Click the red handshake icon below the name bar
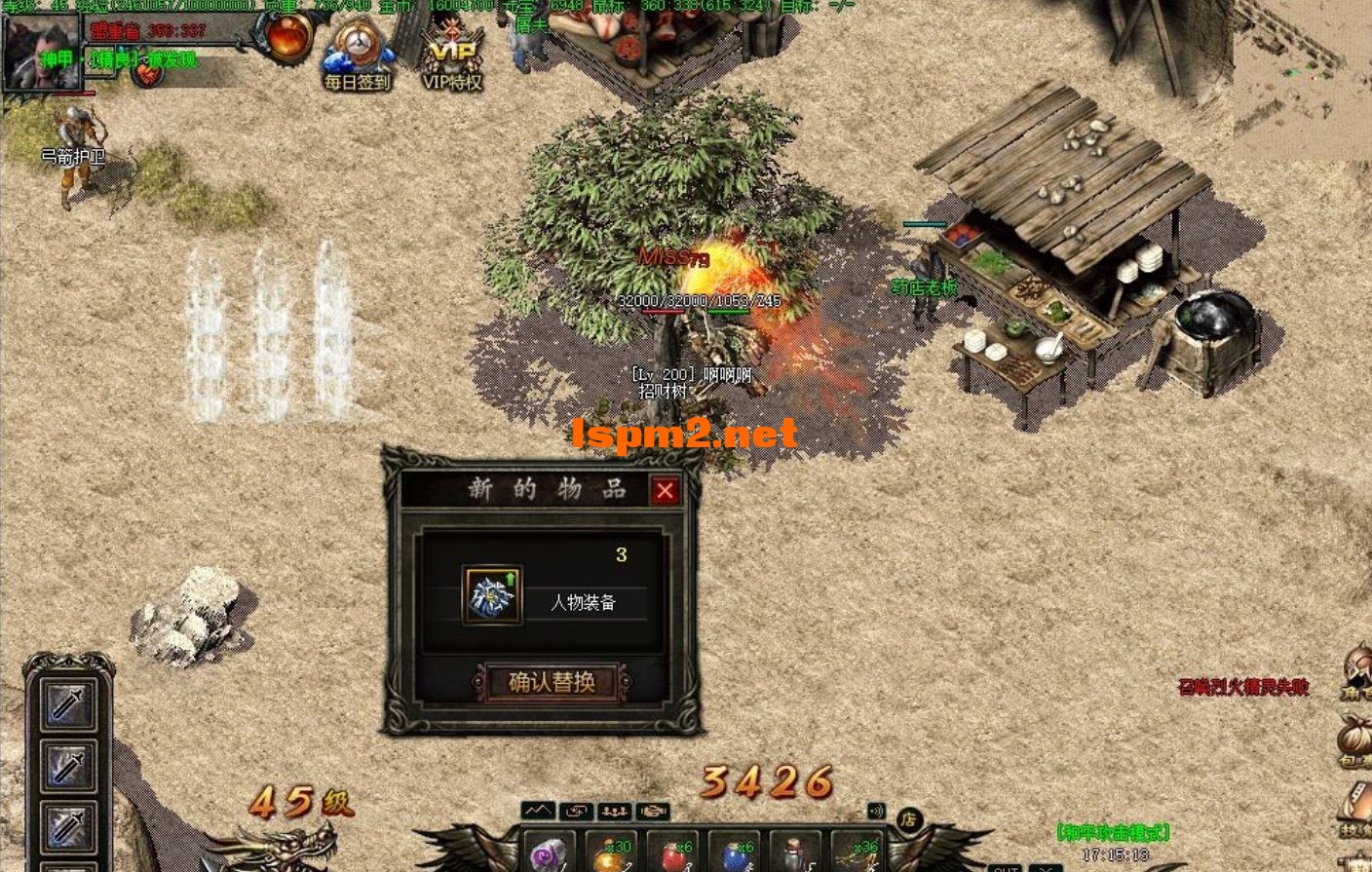Viewport: 1372px width, 872px height. [147, 74]
